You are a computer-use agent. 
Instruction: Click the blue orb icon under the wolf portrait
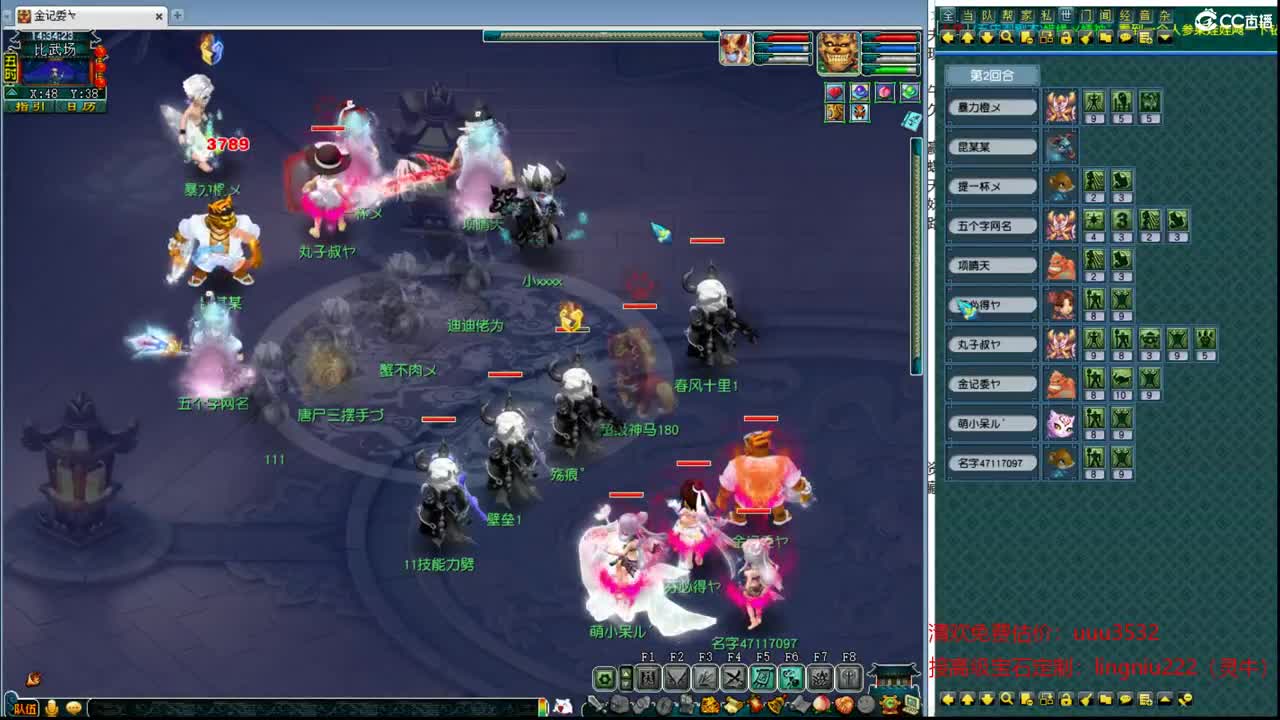860,91
